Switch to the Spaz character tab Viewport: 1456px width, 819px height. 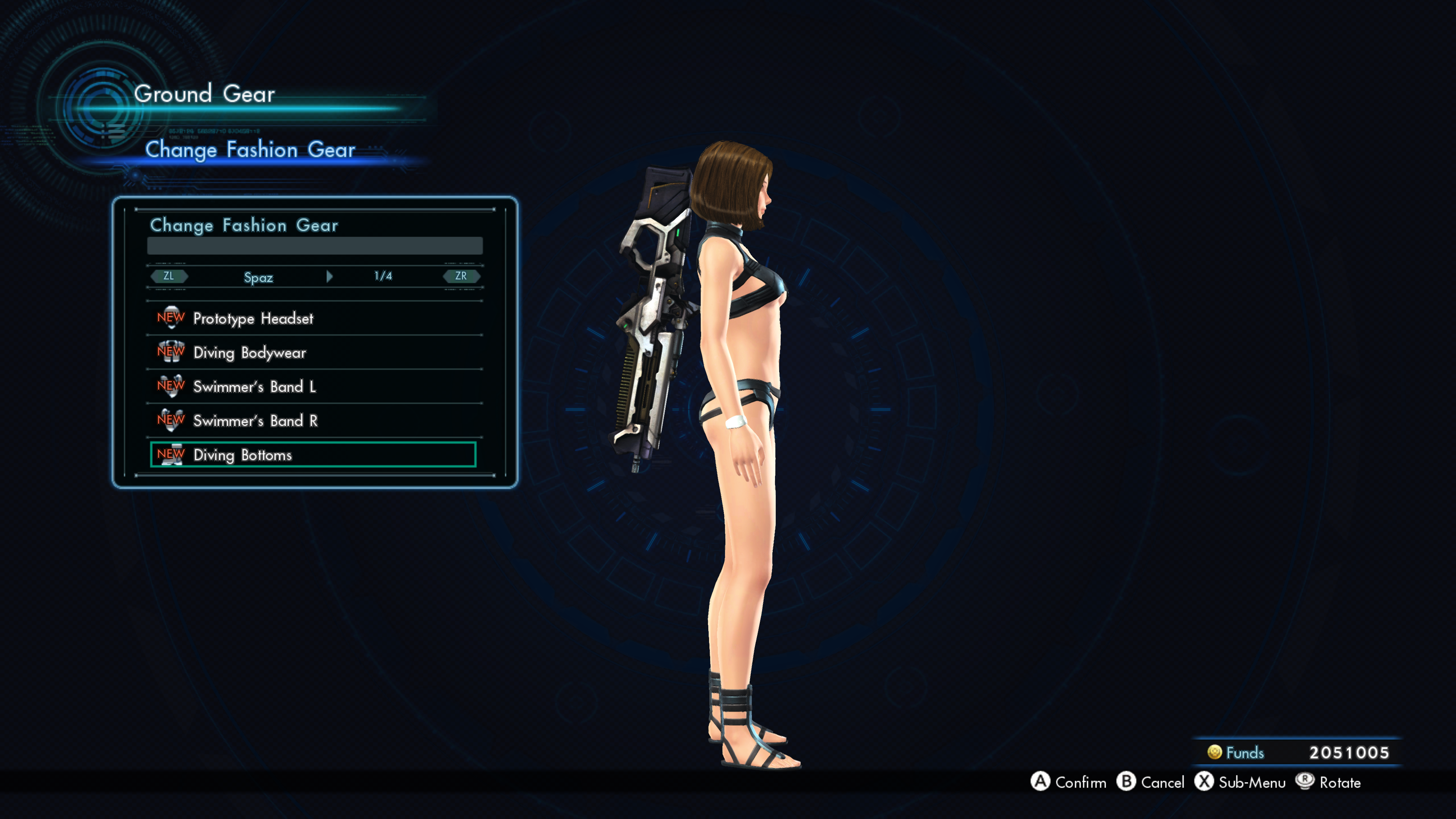pos(258,277)
